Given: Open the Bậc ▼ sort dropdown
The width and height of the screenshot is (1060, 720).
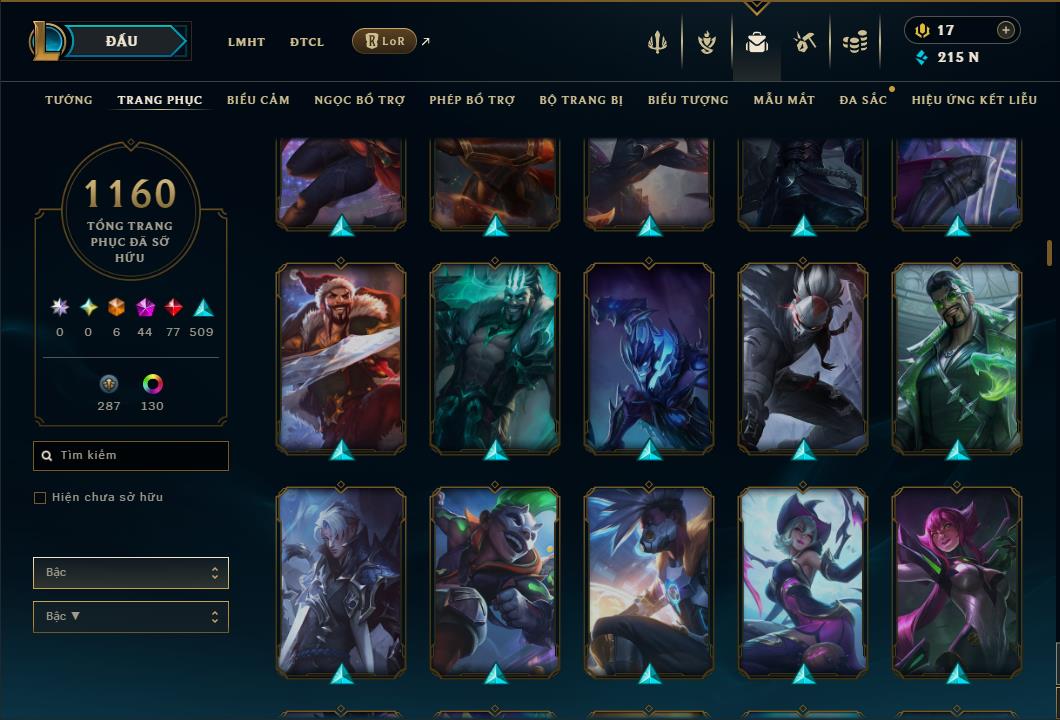Looking at the screenshot, I should click(x=131, y=617).
